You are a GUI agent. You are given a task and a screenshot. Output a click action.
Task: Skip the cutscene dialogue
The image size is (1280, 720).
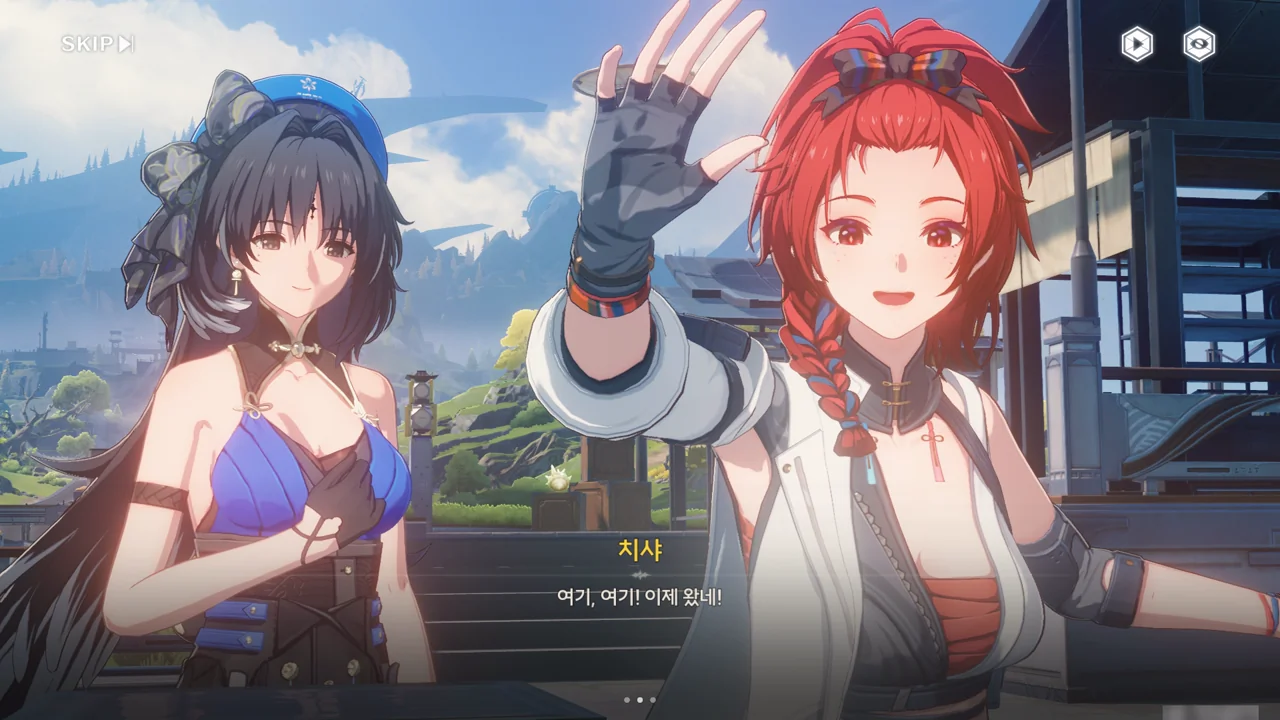pos(97,44)
